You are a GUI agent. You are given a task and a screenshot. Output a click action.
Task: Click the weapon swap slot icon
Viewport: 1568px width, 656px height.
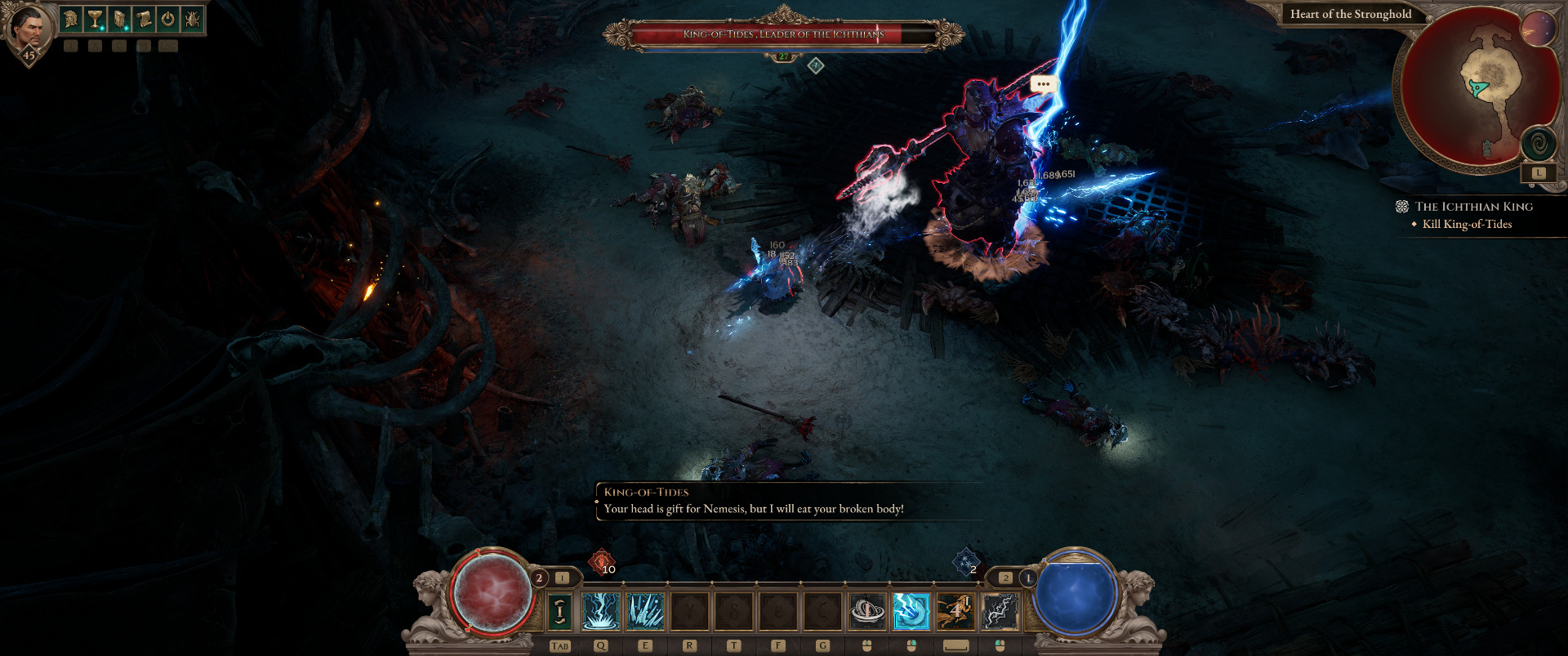click(x=559, y=611)
